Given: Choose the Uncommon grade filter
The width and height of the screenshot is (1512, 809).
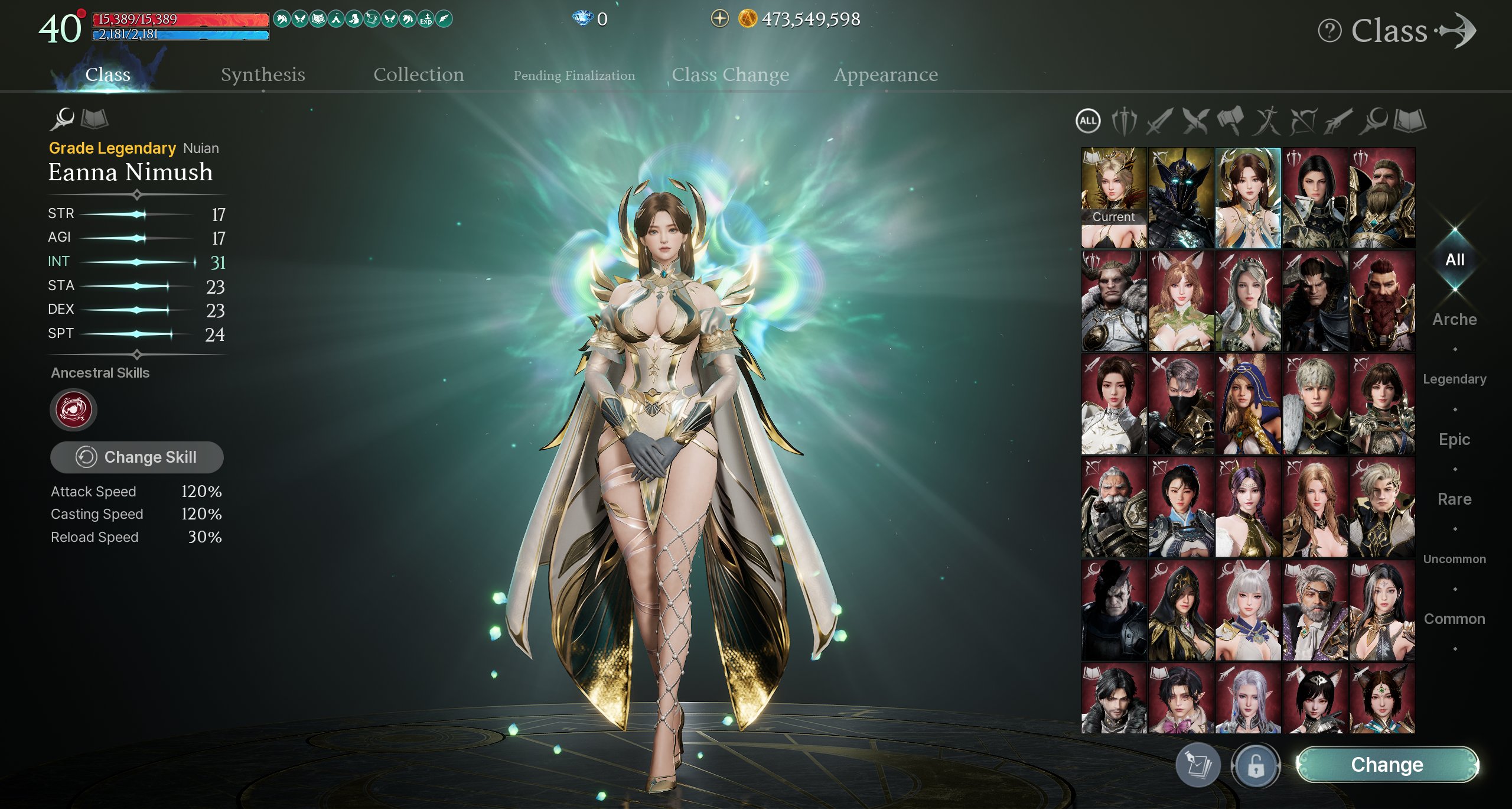Looking at the screenshot, I should click(x=1454, y=559).
